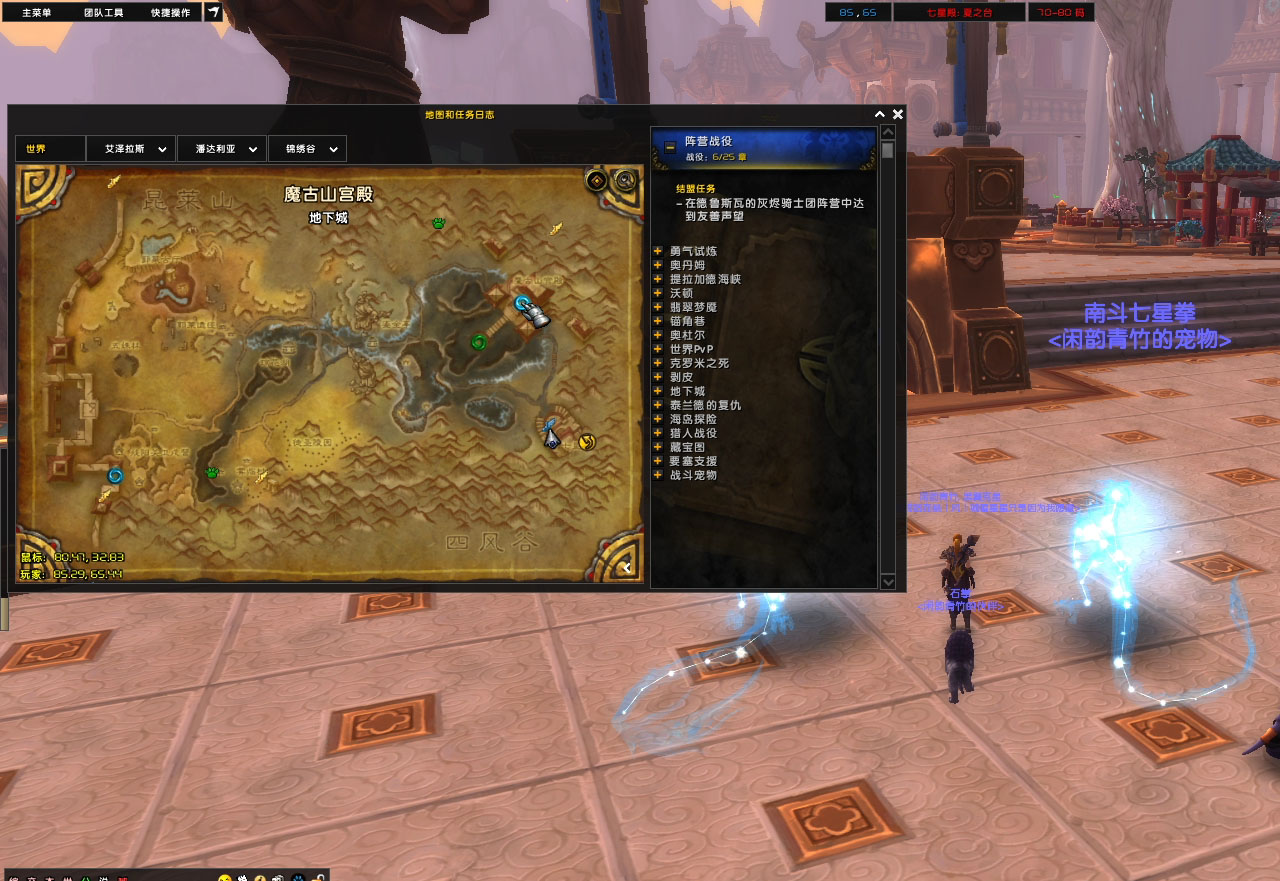Click the map pin tracking button
The width and height of the screenshot is (1280, 881).
point(596,180)
